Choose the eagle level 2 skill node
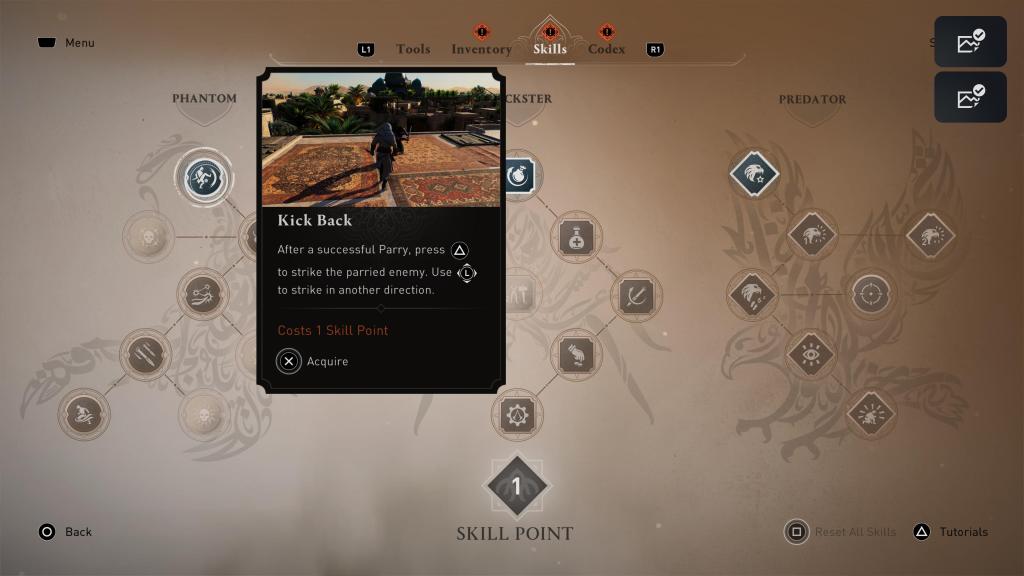Viewport: 1024px width, 576px height. (x=930, y=236)
